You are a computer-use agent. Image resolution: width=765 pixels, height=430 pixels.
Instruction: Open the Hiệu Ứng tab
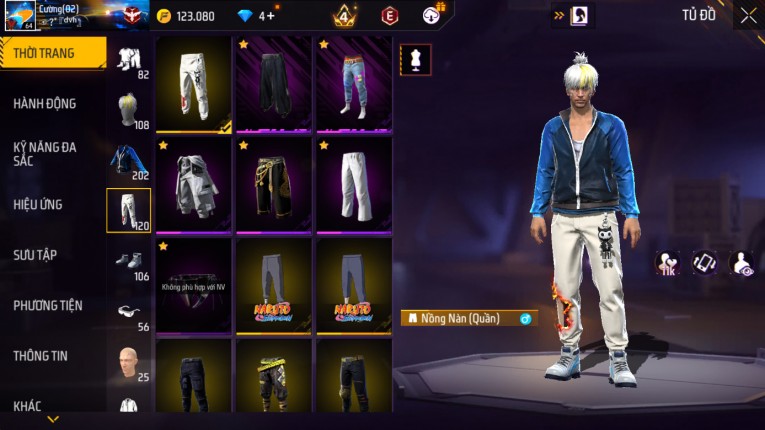[x=38, y=205]
